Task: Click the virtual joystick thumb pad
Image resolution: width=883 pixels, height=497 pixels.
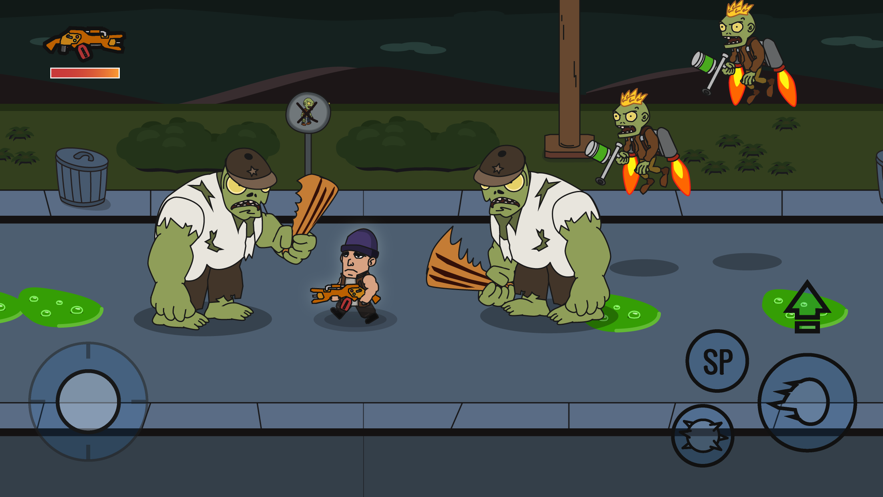Action: pyautogui.click(x=88, y=401)
